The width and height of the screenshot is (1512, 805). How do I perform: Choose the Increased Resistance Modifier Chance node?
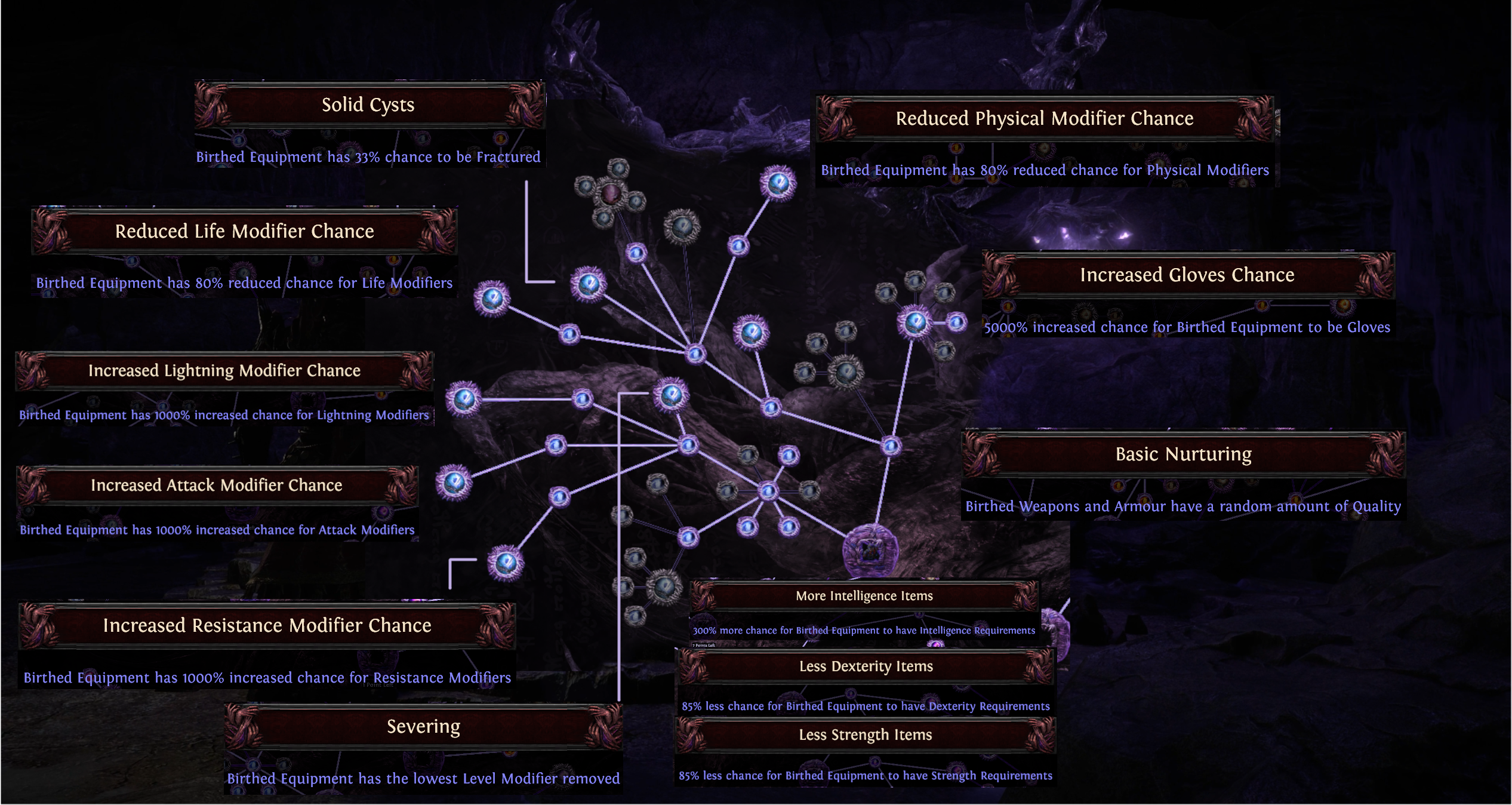(x=506, y=563)
